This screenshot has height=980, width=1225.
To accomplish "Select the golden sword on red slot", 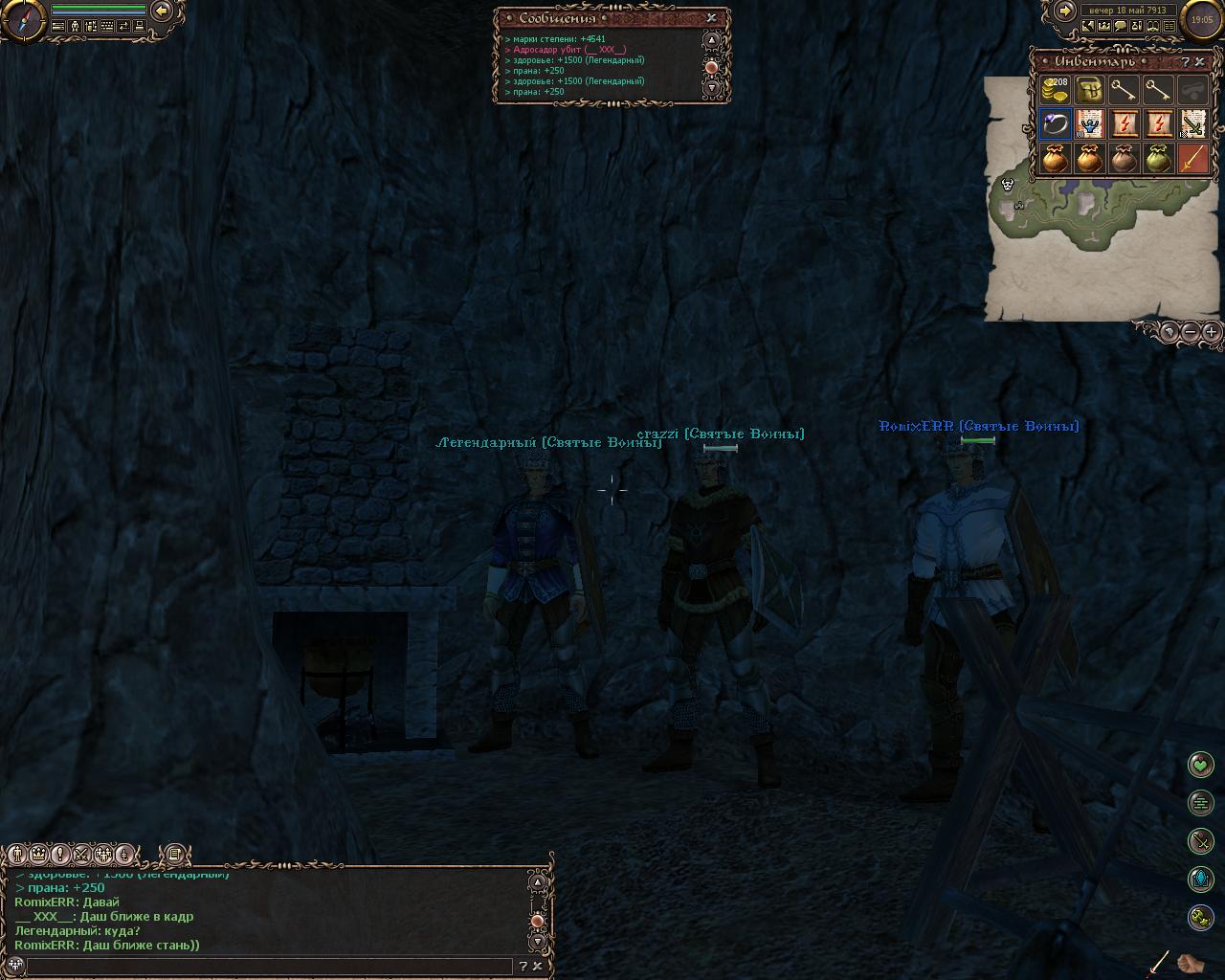I will (x=1192, y=159).
